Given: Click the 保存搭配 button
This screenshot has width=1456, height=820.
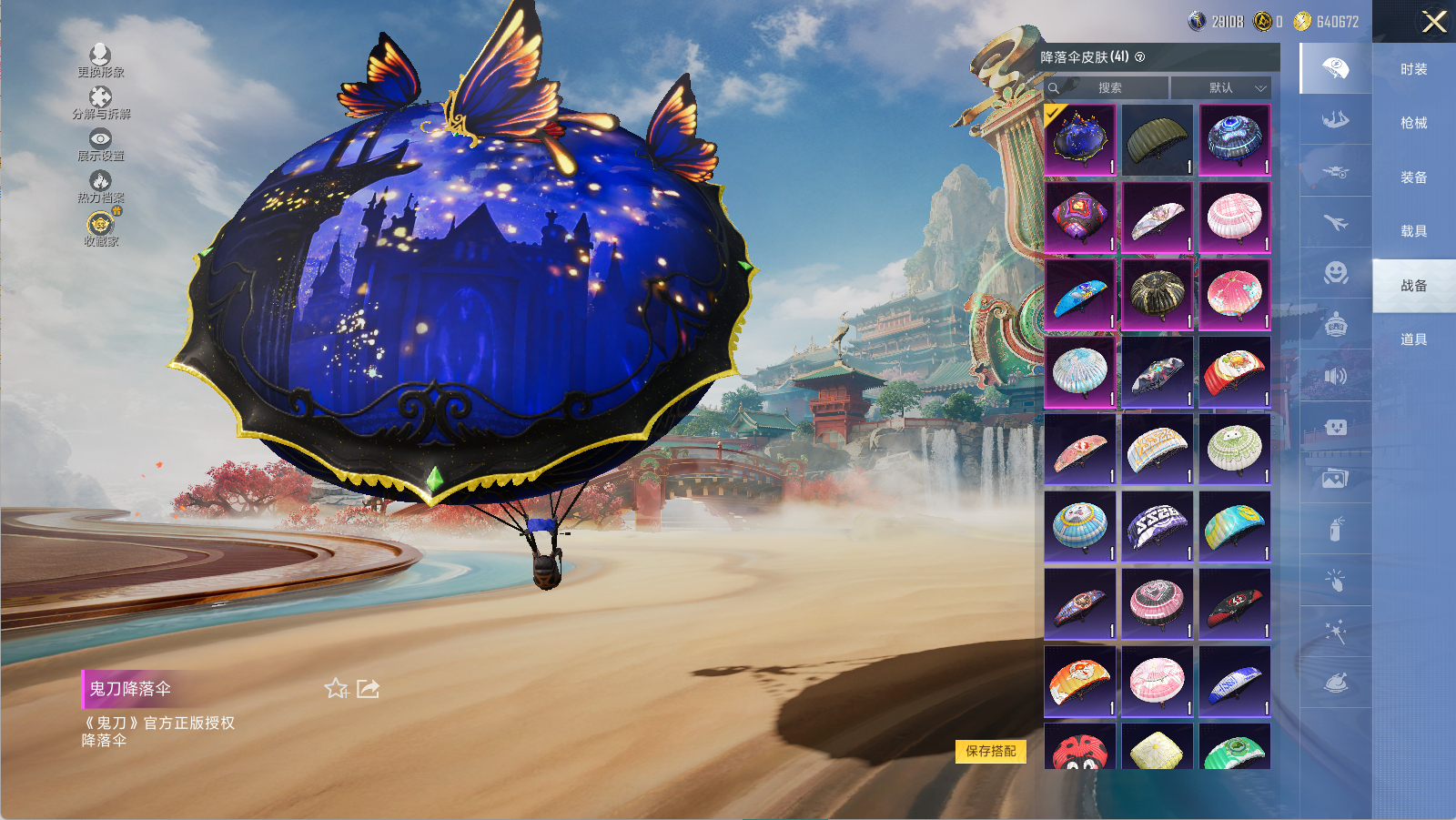Looking at the screenshot, I should click(x=991, y=751).
